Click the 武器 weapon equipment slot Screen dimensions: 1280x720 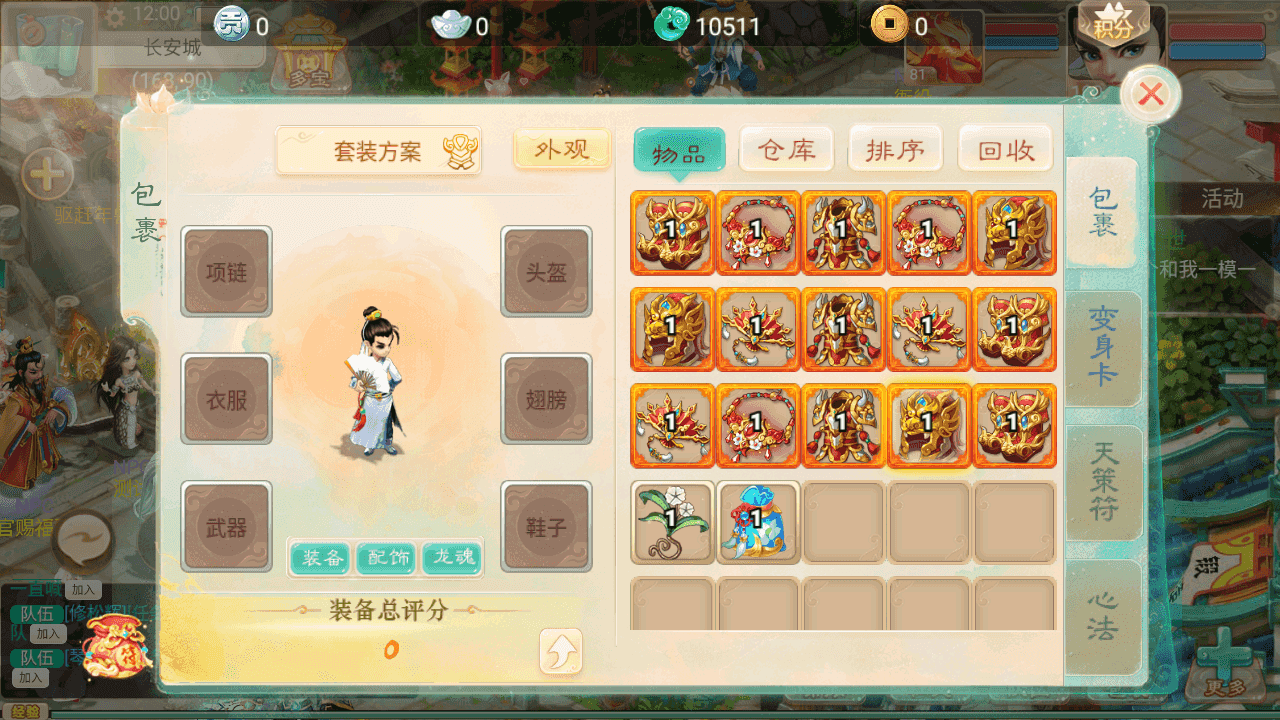(x=226, y=527)
